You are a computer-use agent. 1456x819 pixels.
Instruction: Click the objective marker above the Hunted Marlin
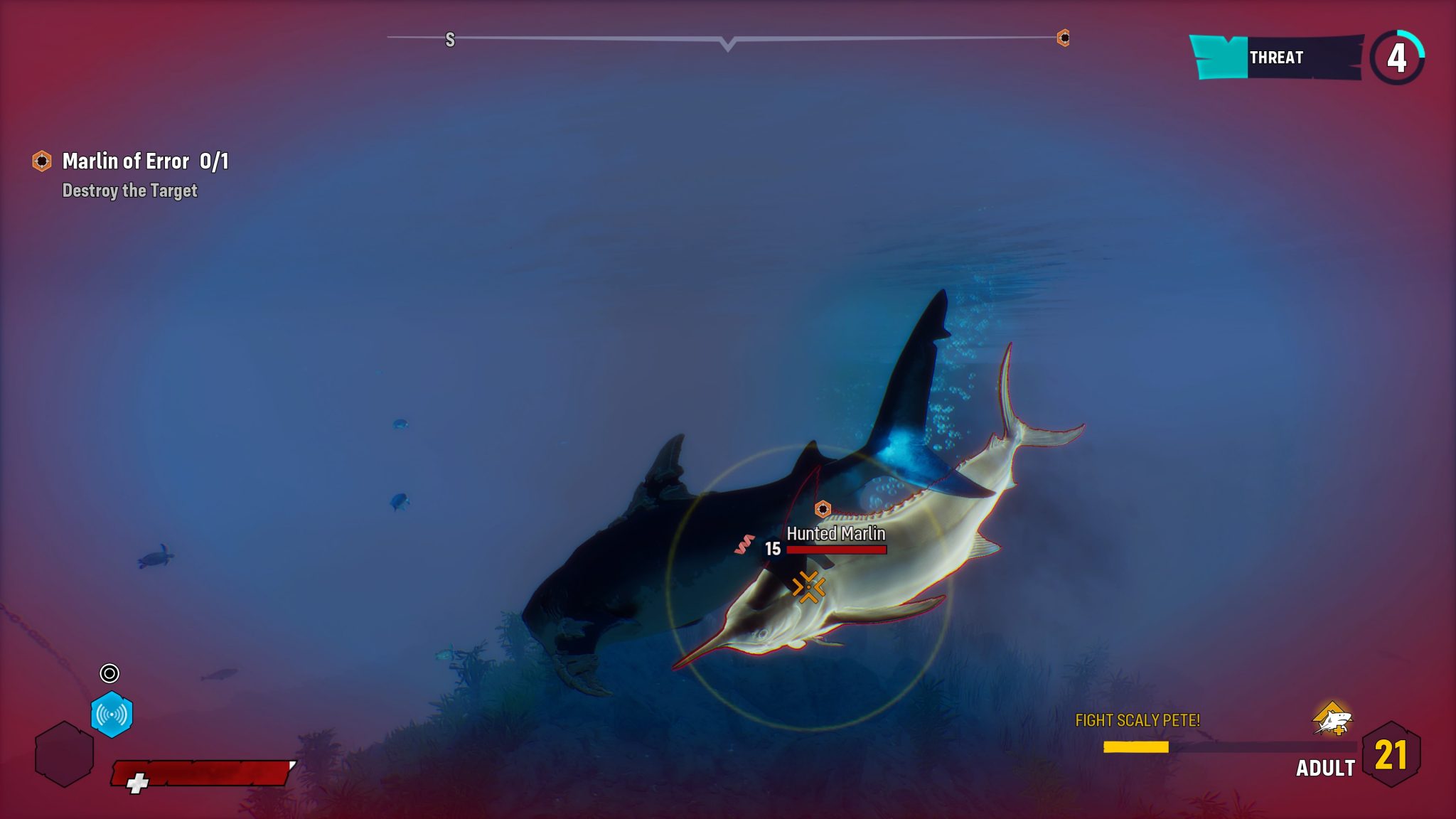coord(823,508)
